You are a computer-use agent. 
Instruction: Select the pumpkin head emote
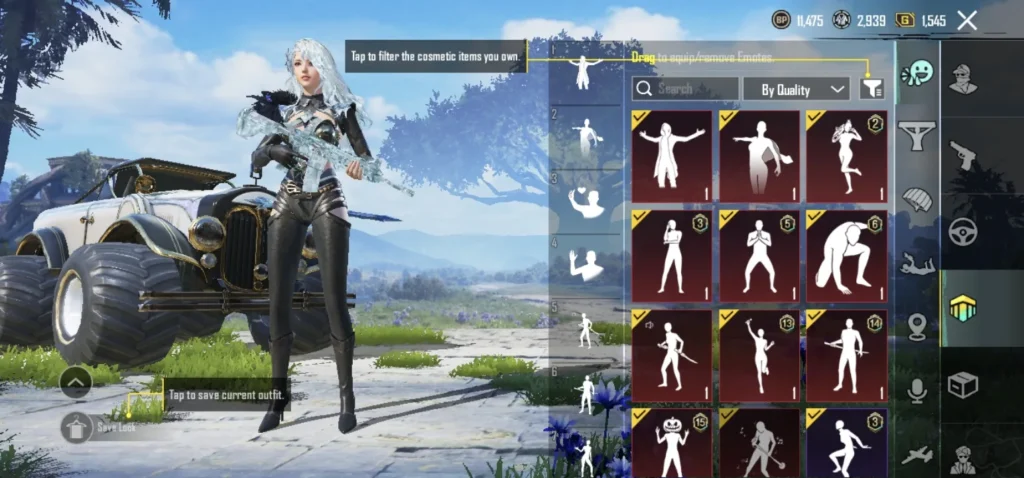(x=671, y=442)
